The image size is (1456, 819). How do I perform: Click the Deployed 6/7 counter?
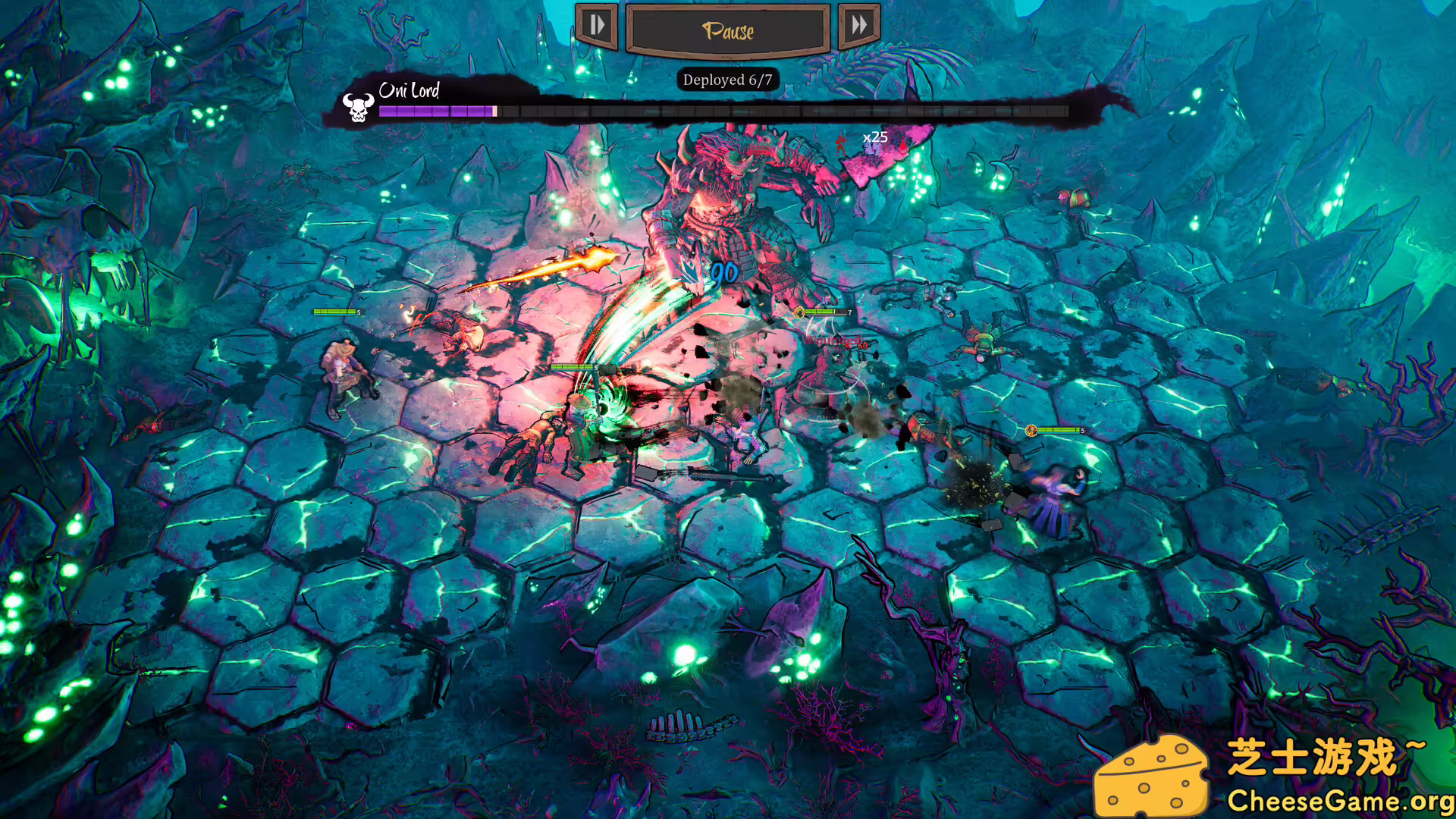pyautogui.click(x=728, y=80)
